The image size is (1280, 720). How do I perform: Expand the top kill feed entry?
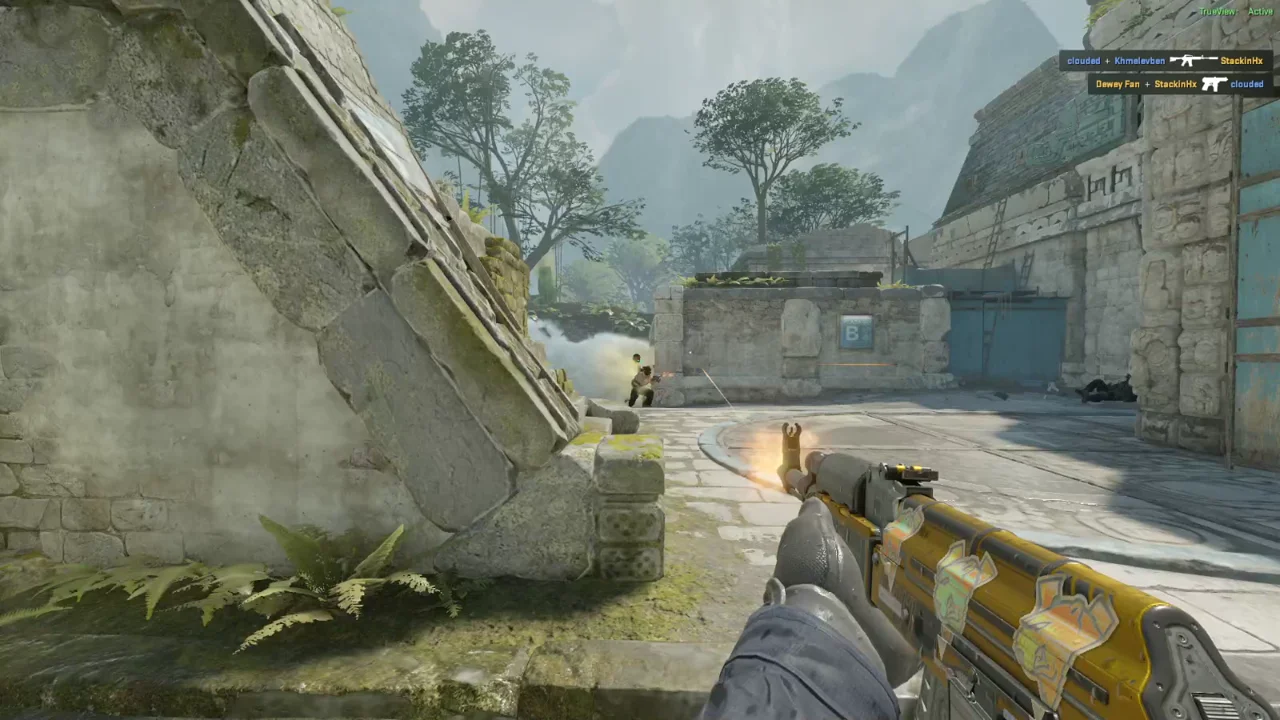1165,61
